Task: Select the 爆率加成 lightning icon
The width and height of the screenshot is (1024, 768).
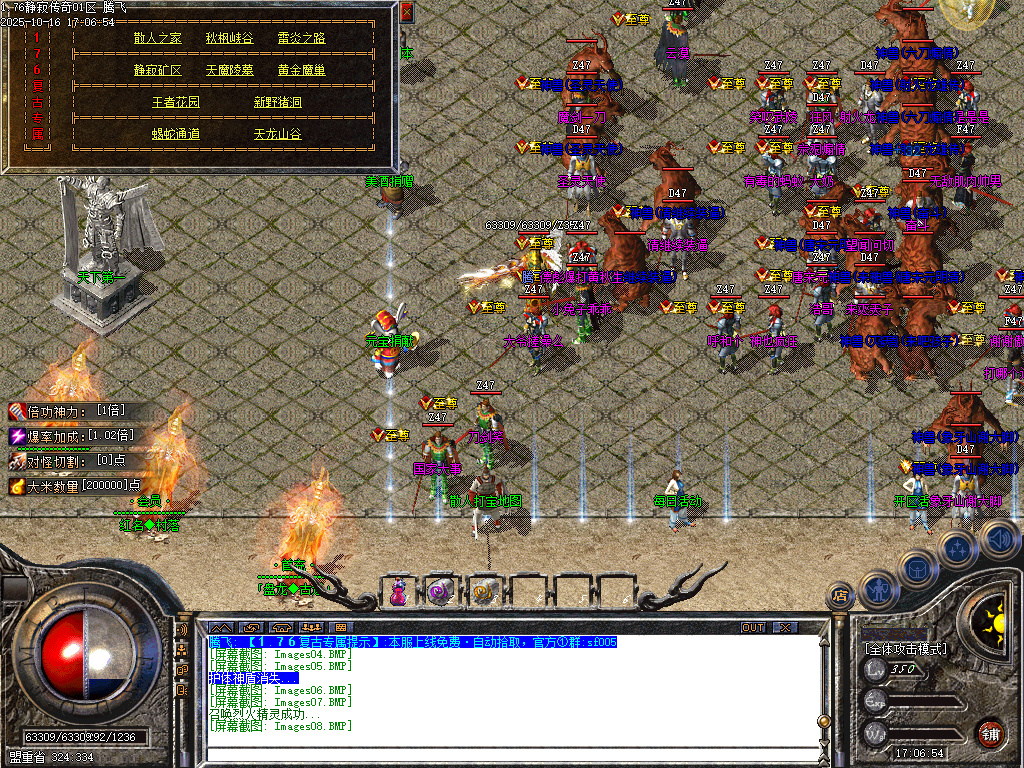Action: [17, 436]
